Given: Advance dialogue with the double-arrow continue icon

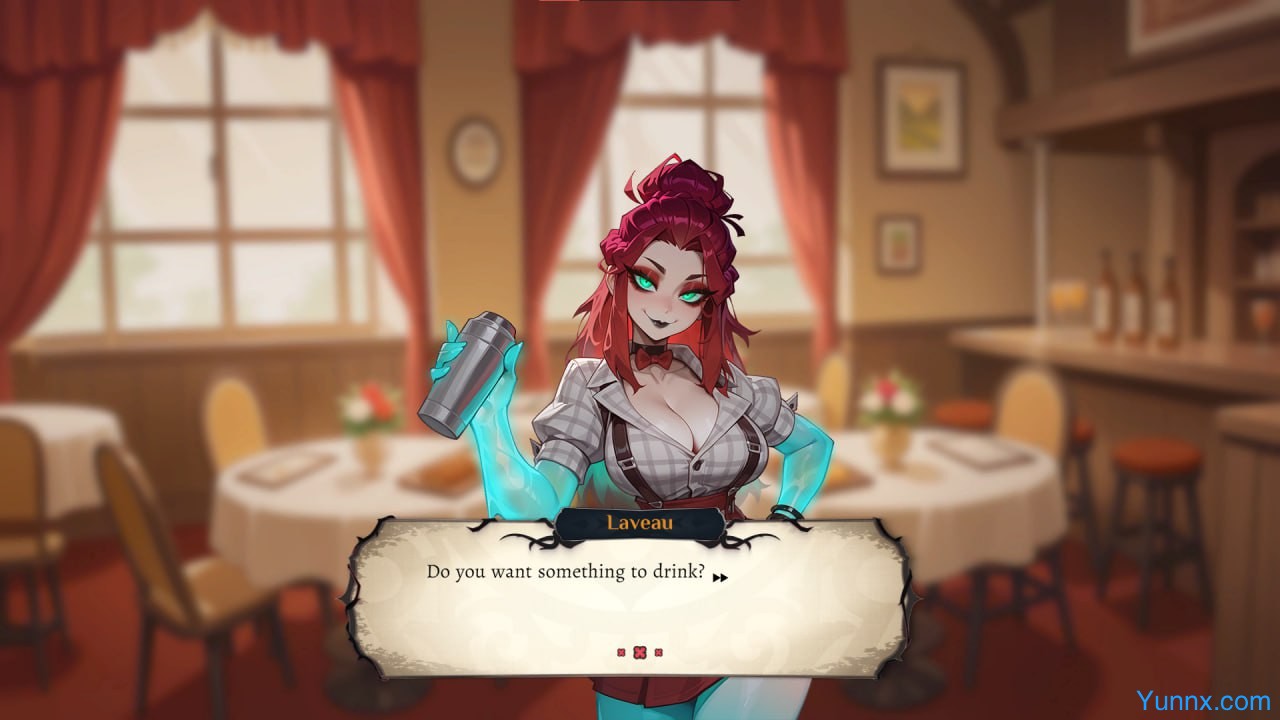Looking at the screenshot, I should [719, 576].
